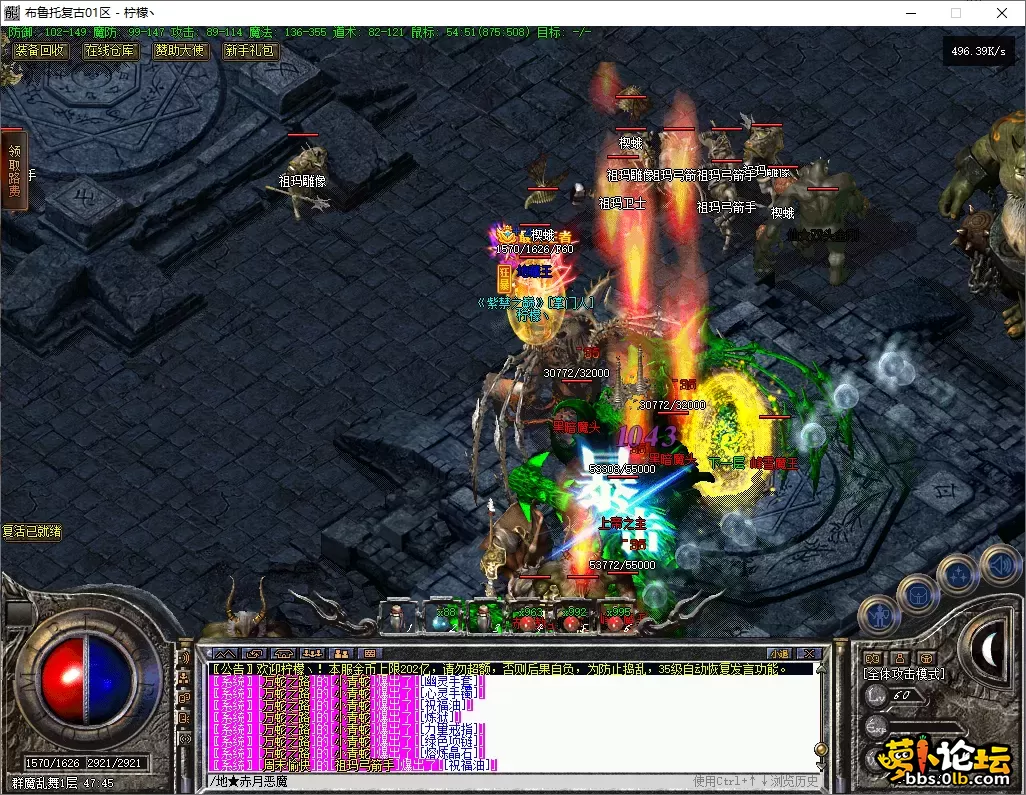Close the game window
This screenshot has height=795, width=1026.
[1001, 13]
